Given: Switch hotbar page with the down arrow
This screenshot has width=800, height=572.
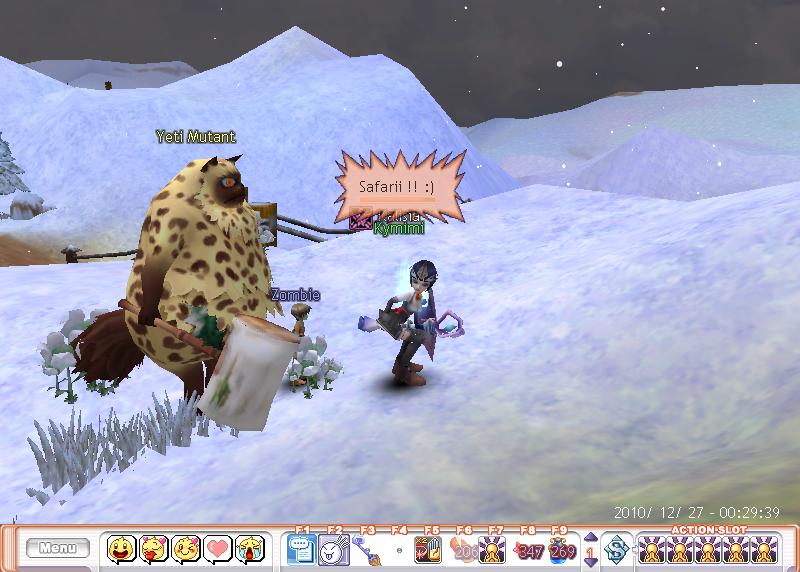Looking at the screenshot, I should tap(589, 562).
